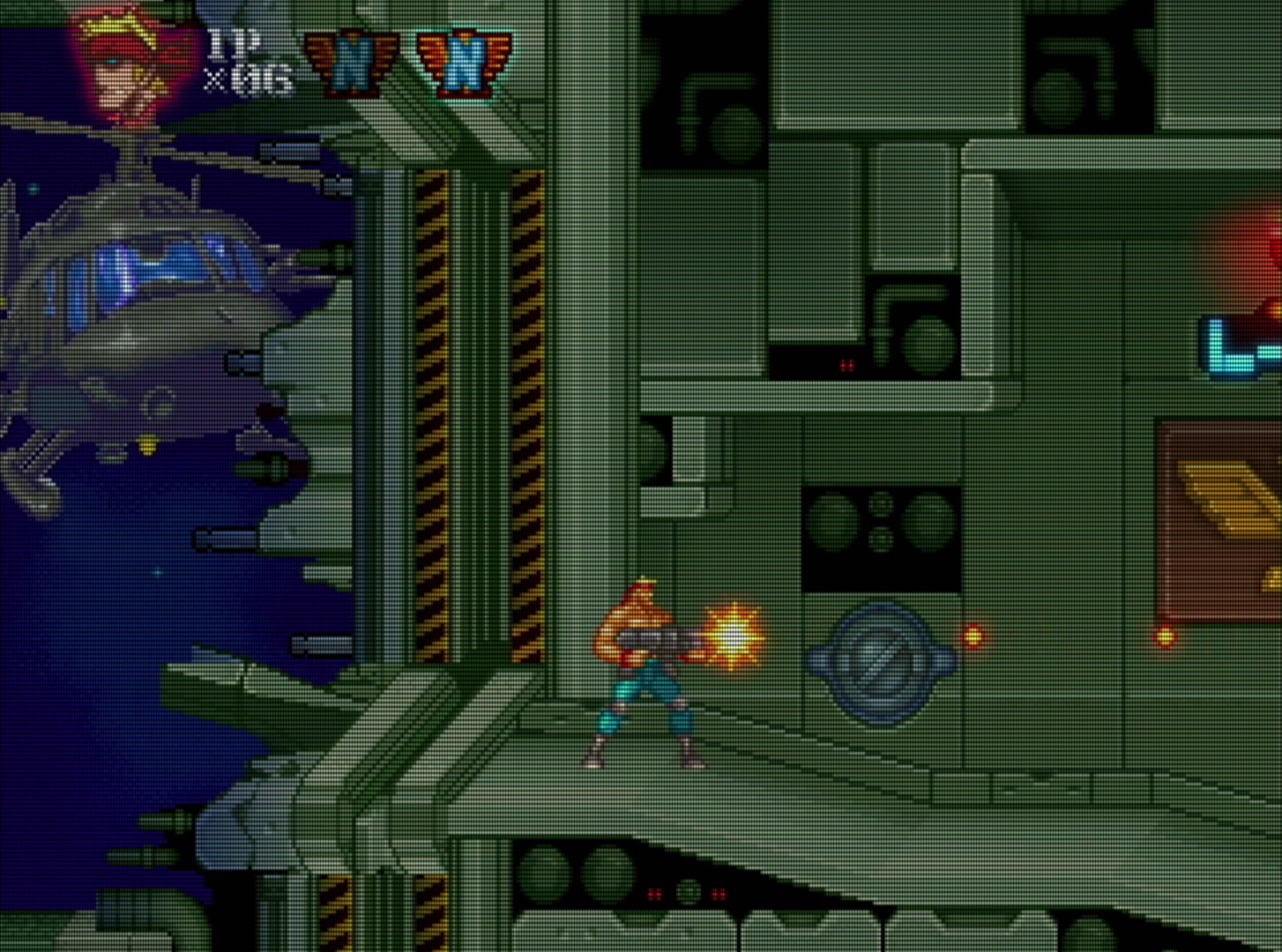Toggle the red blinking indicator lights on the ledge
The width and height of the screenshot is (1282, 952).
pyautogui.click(x=846, y=364)
